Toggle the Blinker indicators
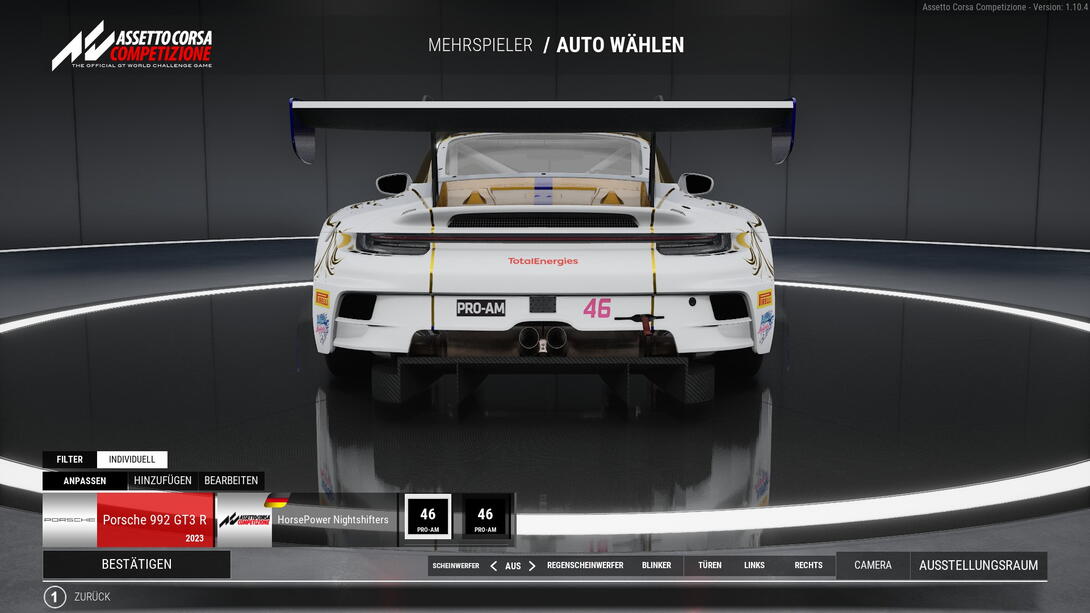The height and width of the screenshot is (613, 1090). [x=657, y=566]
